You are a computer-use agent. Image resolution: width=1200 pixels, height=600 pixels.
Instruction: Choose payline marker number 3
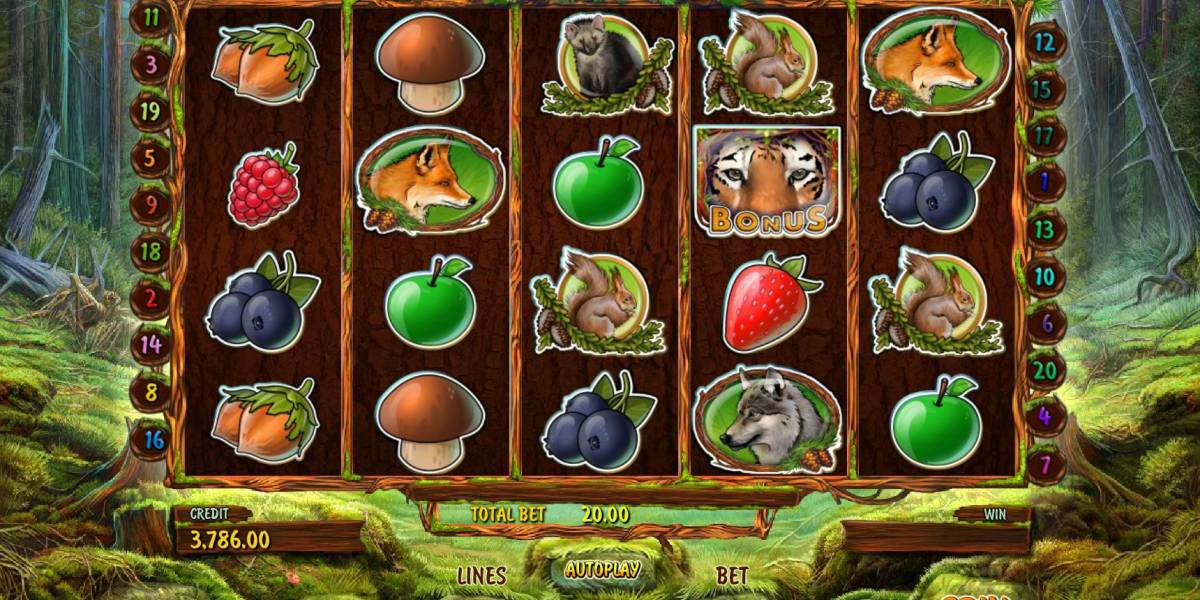(x=152, y=65)
